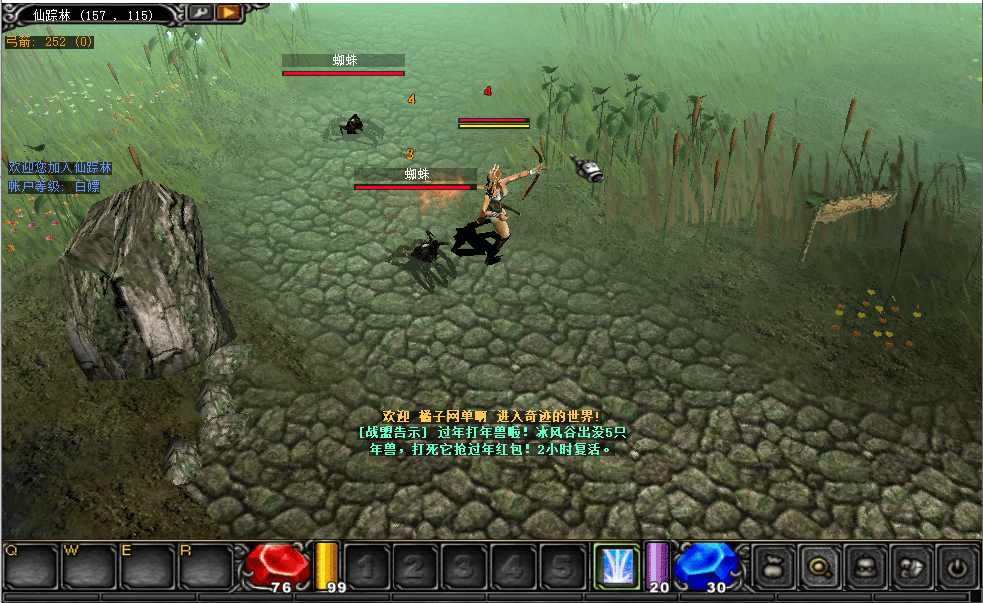Choose skill slot number 3

464,567
